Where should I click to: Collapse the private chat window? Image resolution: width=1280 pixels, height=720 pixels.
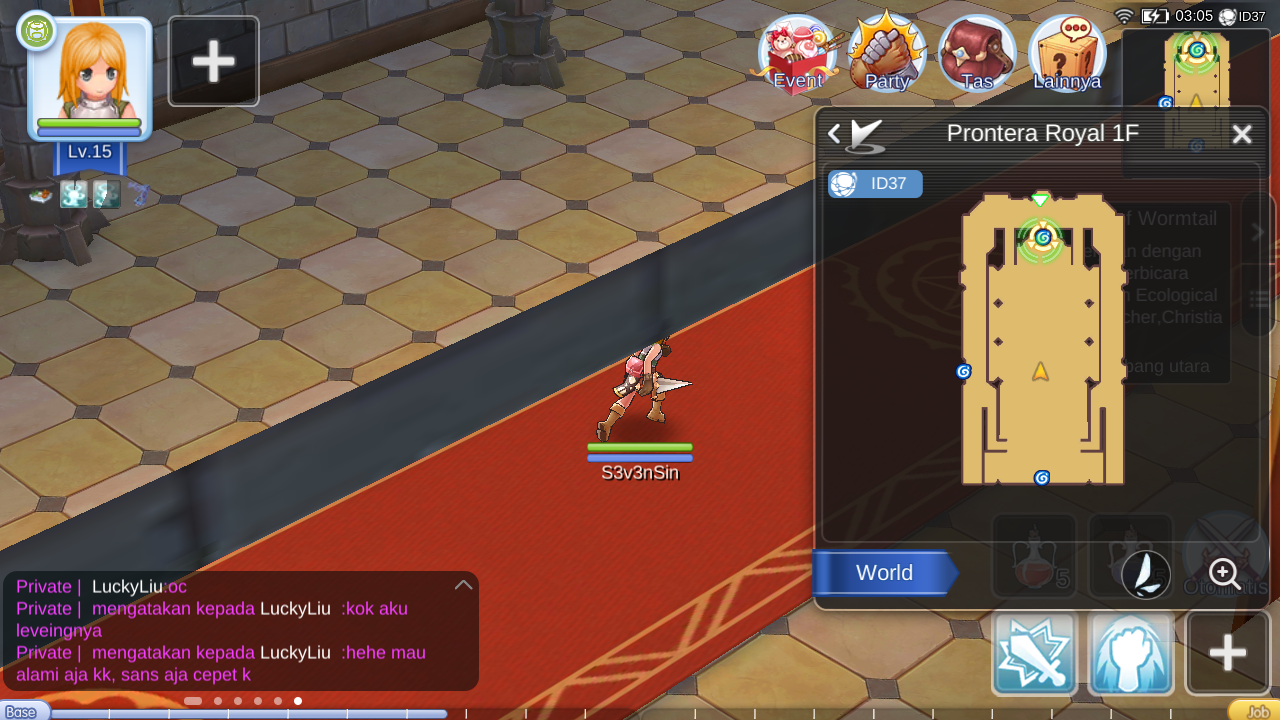click(463, 585)
